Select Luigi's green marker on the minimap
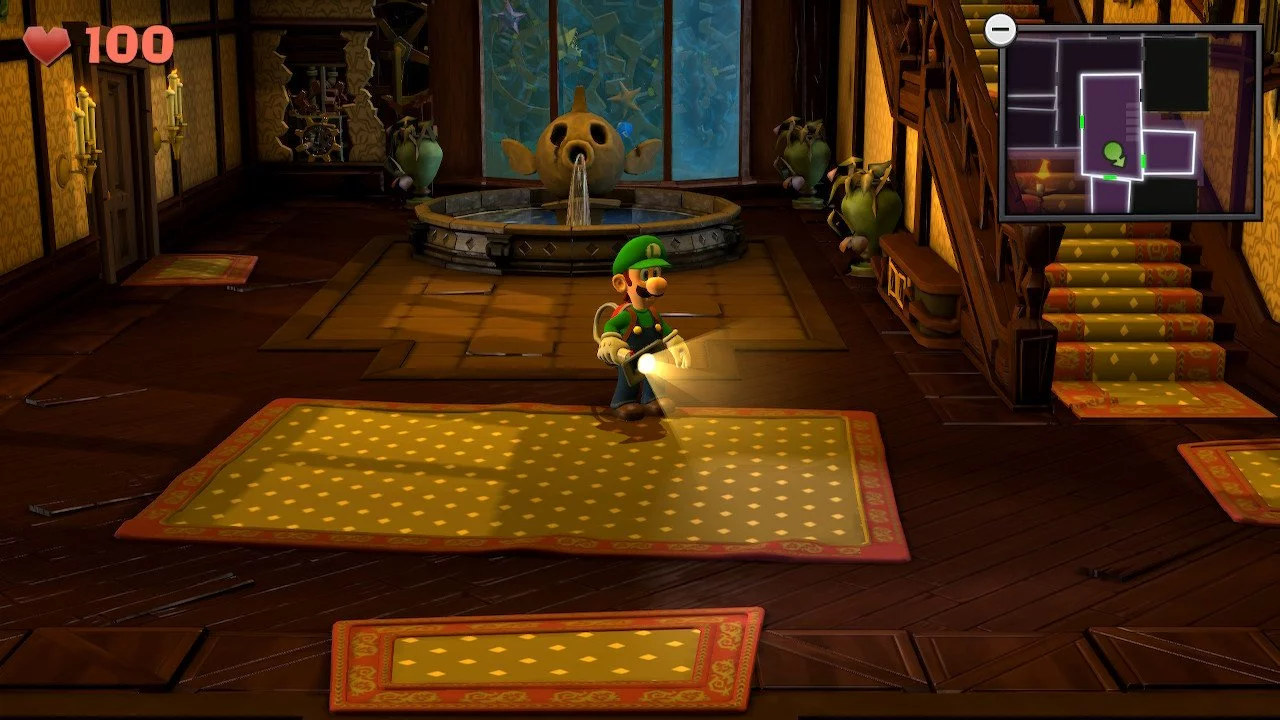Screen dimensions: 1280x720 [1114, 153]
